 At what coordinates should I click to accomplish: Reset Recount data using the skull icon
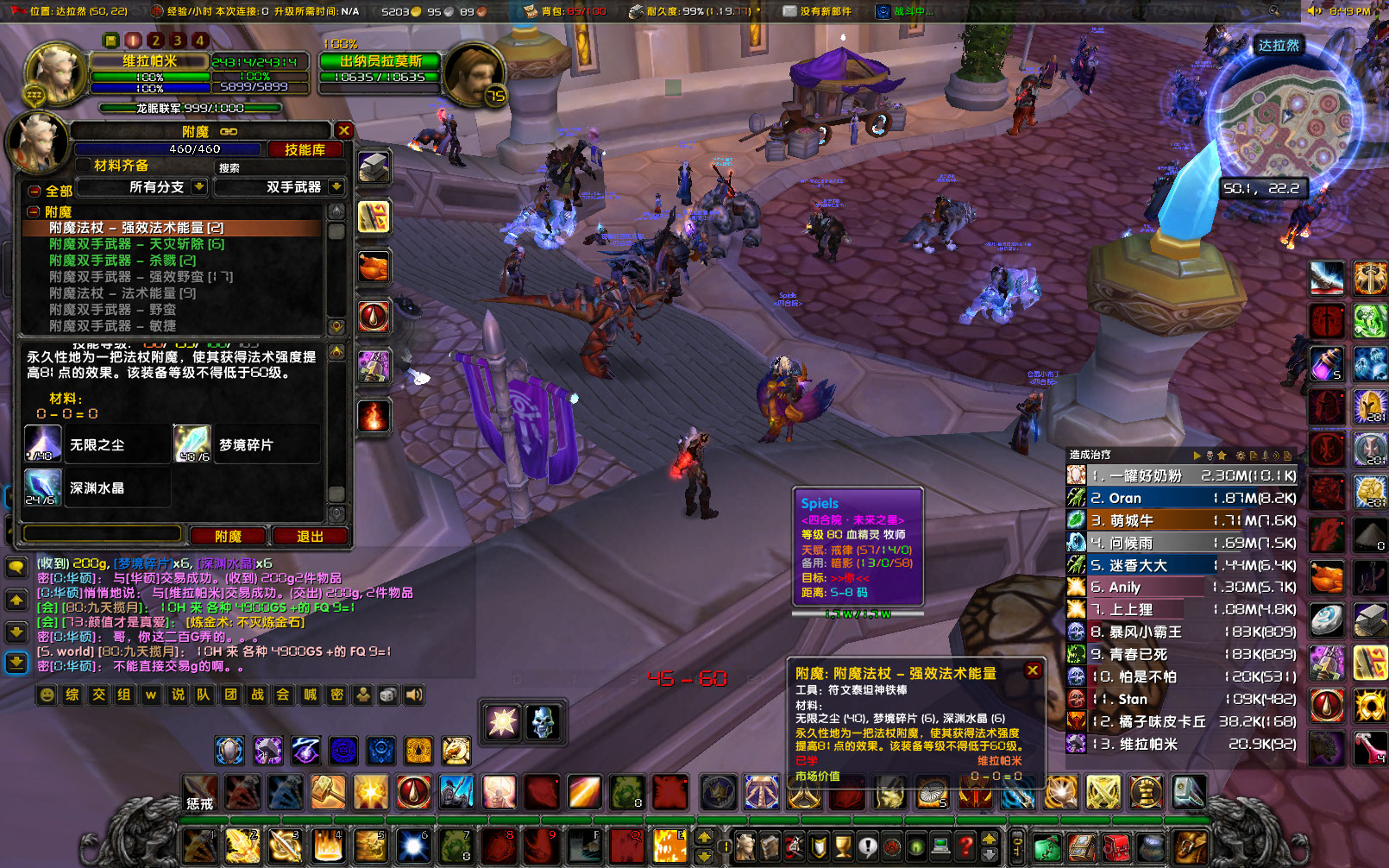click(1209, 456)
